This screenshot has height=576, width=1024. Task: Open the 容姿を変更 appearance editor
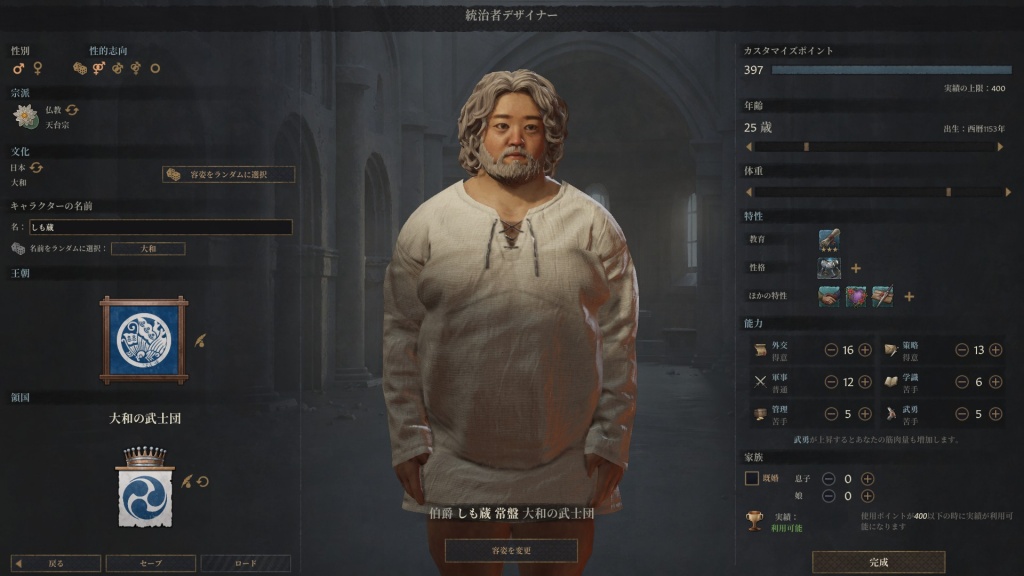click(x=511, y=550)
